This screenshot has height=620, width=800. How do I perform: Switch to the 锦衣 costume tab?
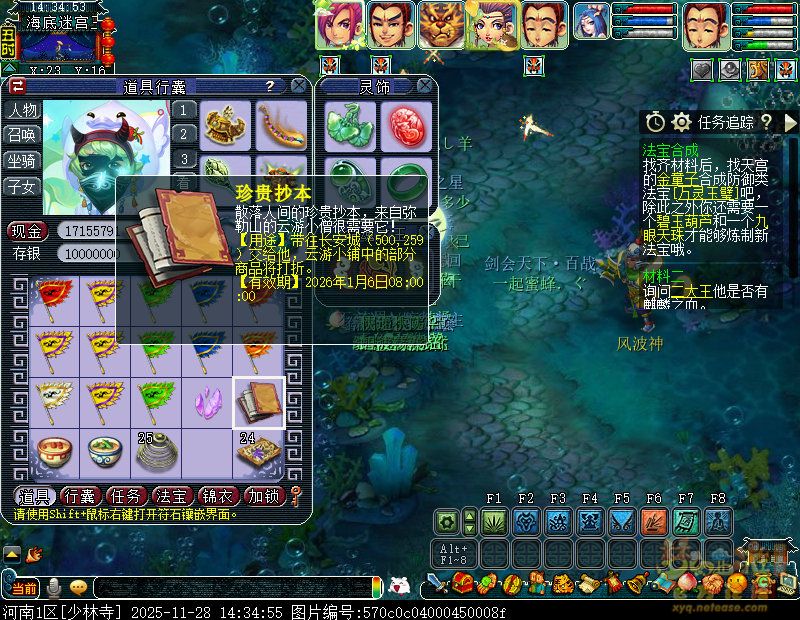(x=216, y=496)
